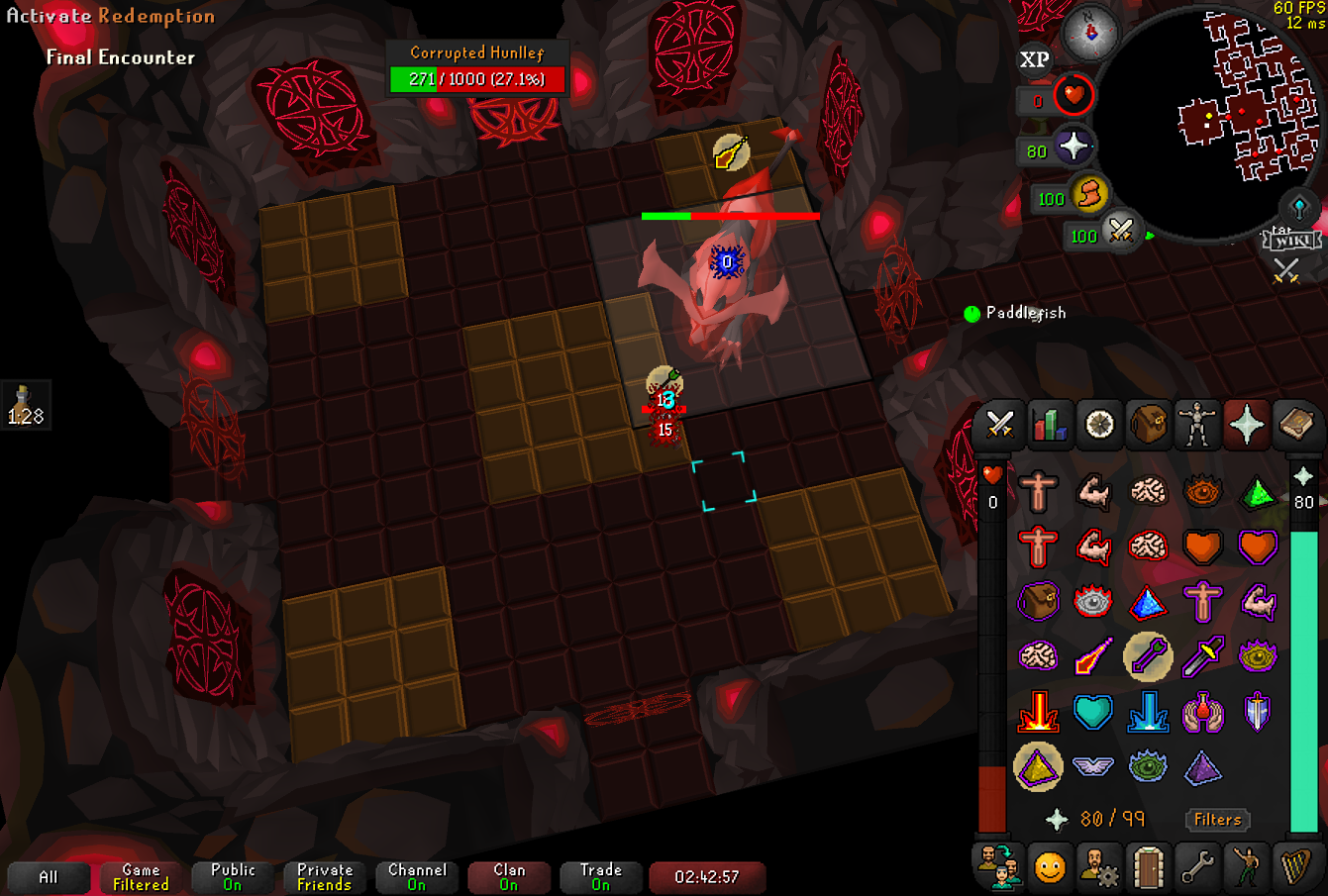Switch to the Skills bar-chart tab

point(1049,425)
